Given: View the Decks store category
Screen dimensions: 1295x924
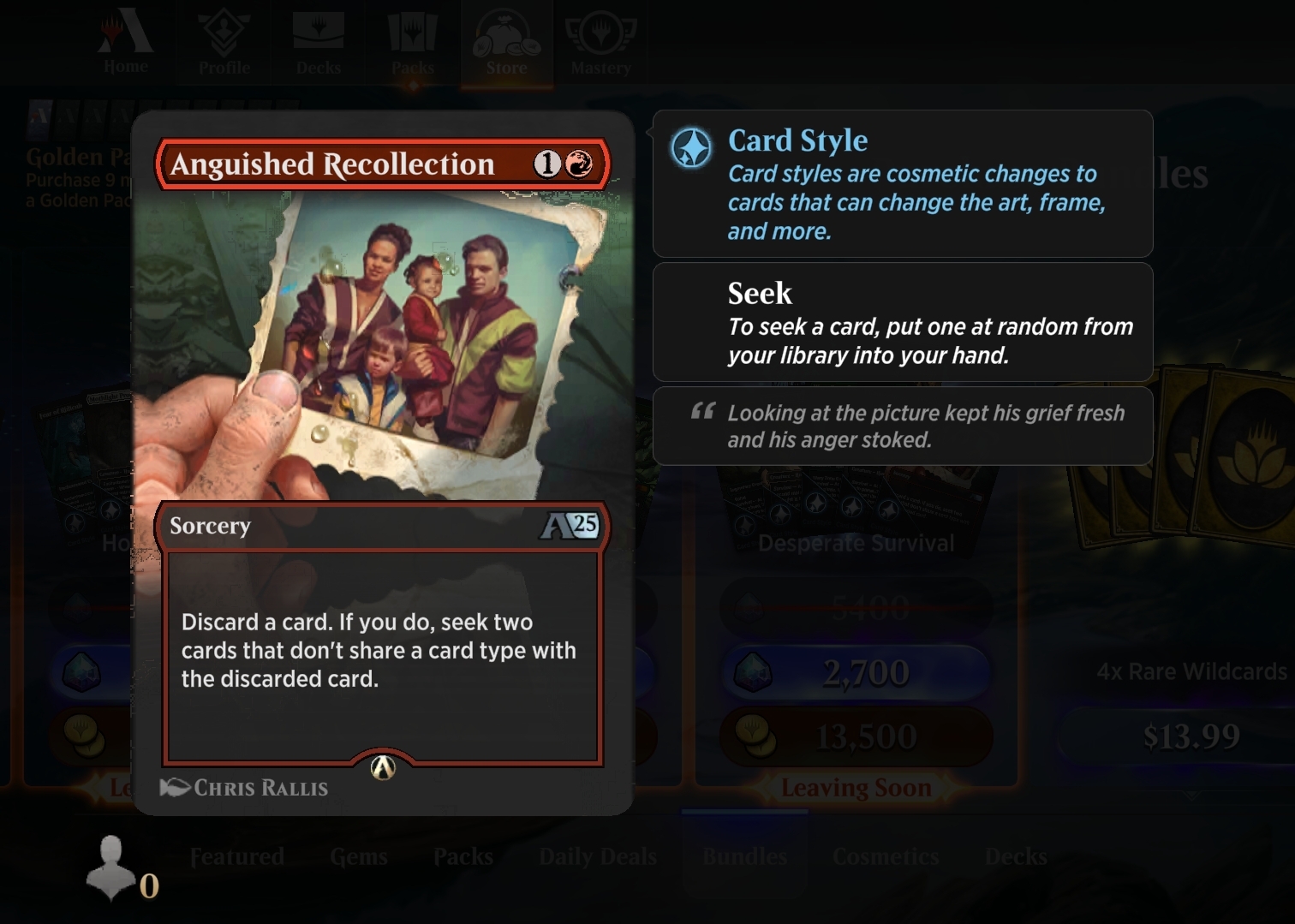Looking at the screenshot, I should pyautogui.click(x=1016, y=856).
